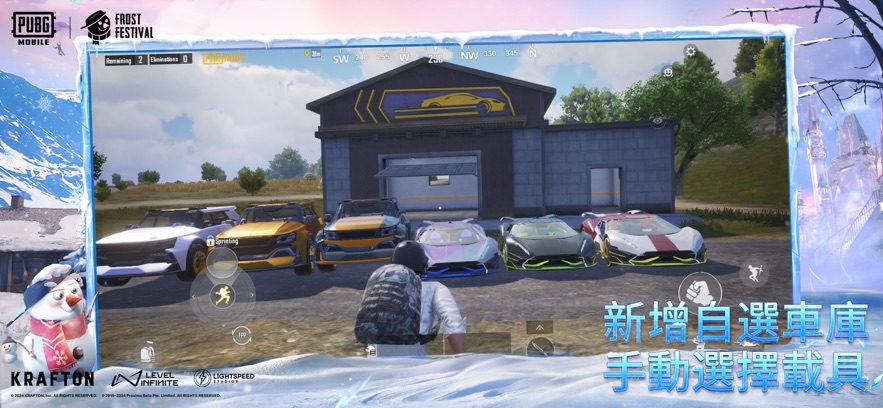Select the throwable bottle item icon

pos(148,352)
